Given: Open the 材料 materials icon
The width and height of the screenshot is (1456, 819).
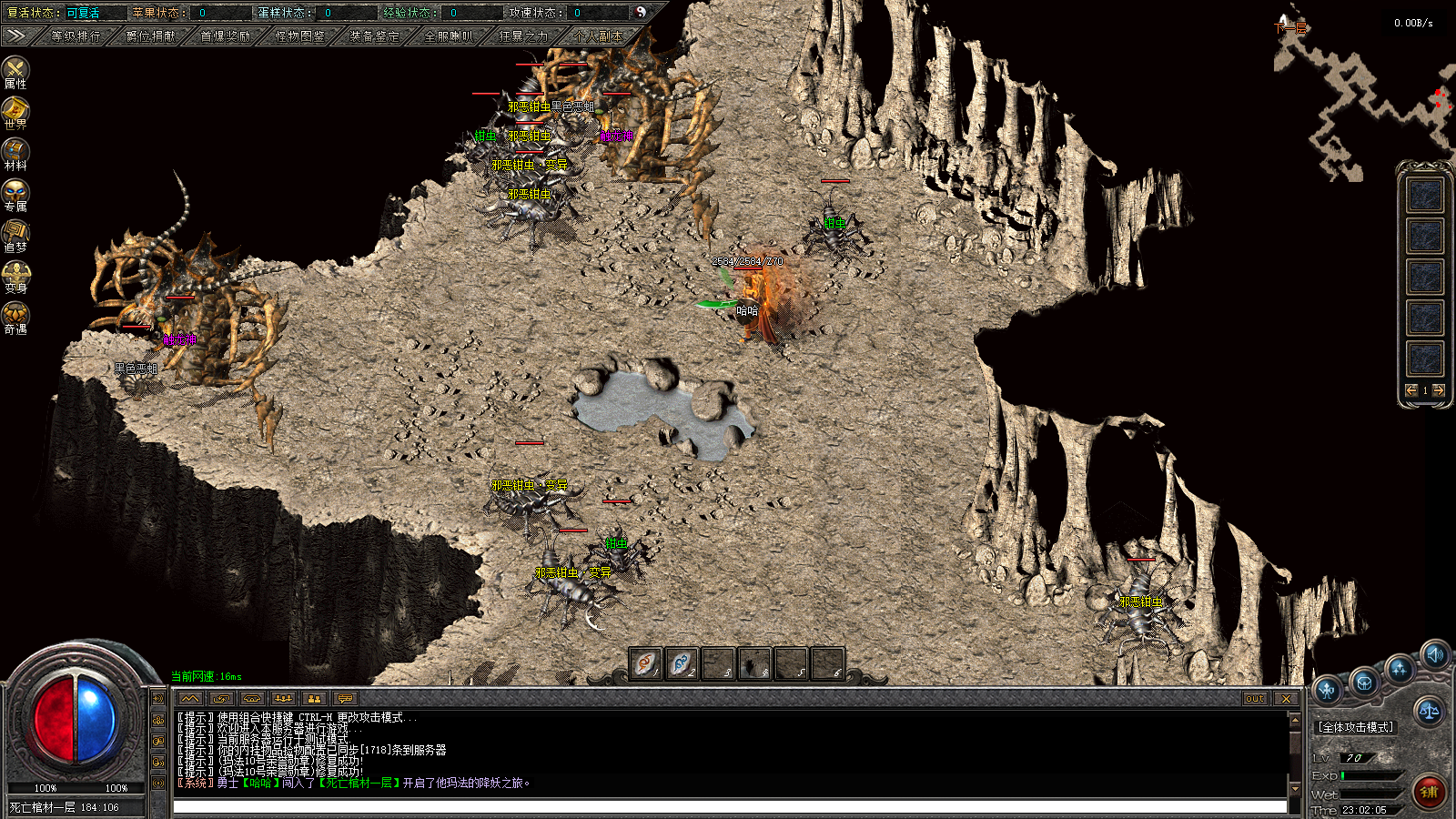Looking at the screenshot, I should click(15, 153).
